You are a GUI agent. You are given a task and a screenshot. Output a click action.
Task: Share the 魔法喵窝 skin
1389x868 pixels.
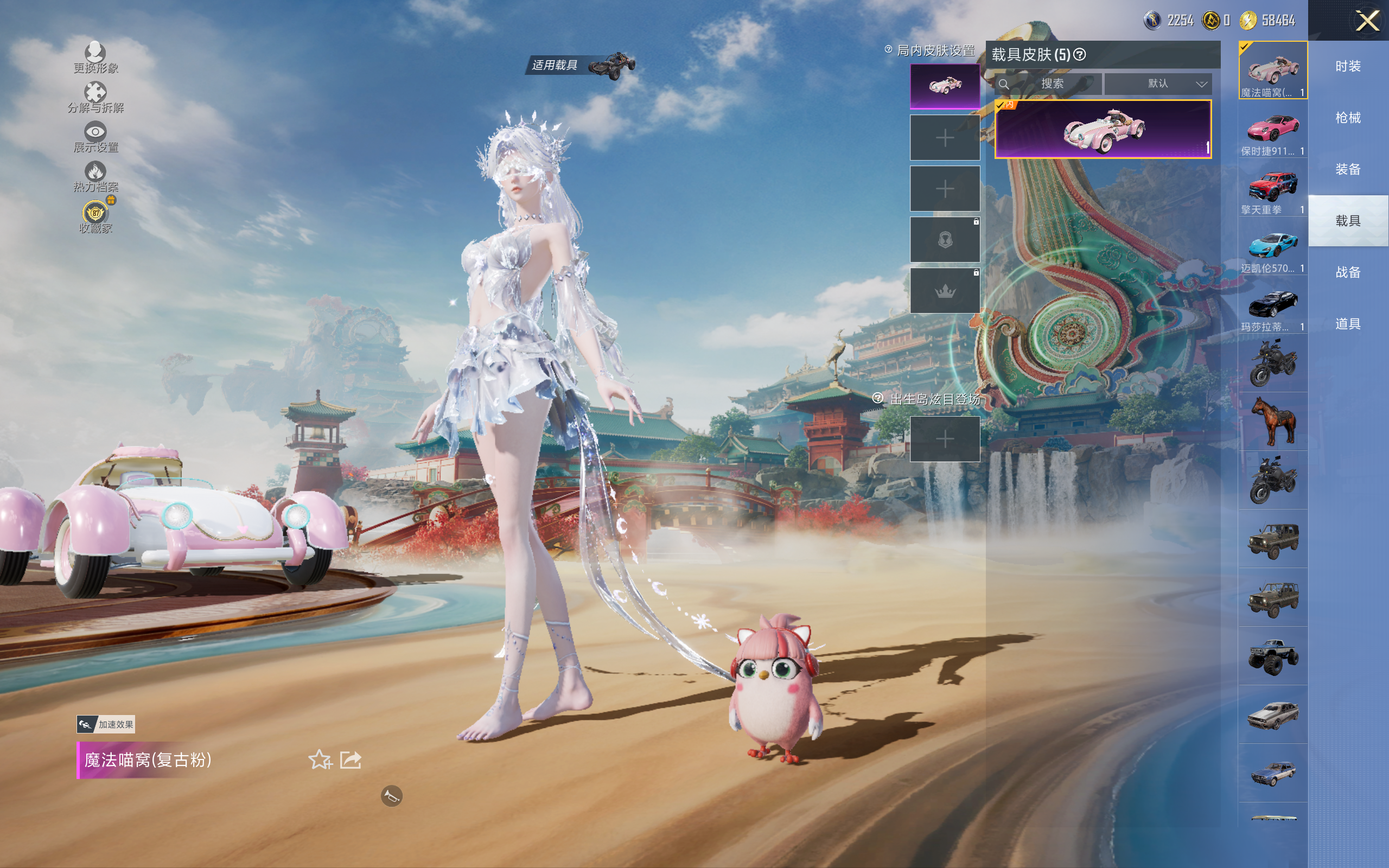click(x=350, y=759)
